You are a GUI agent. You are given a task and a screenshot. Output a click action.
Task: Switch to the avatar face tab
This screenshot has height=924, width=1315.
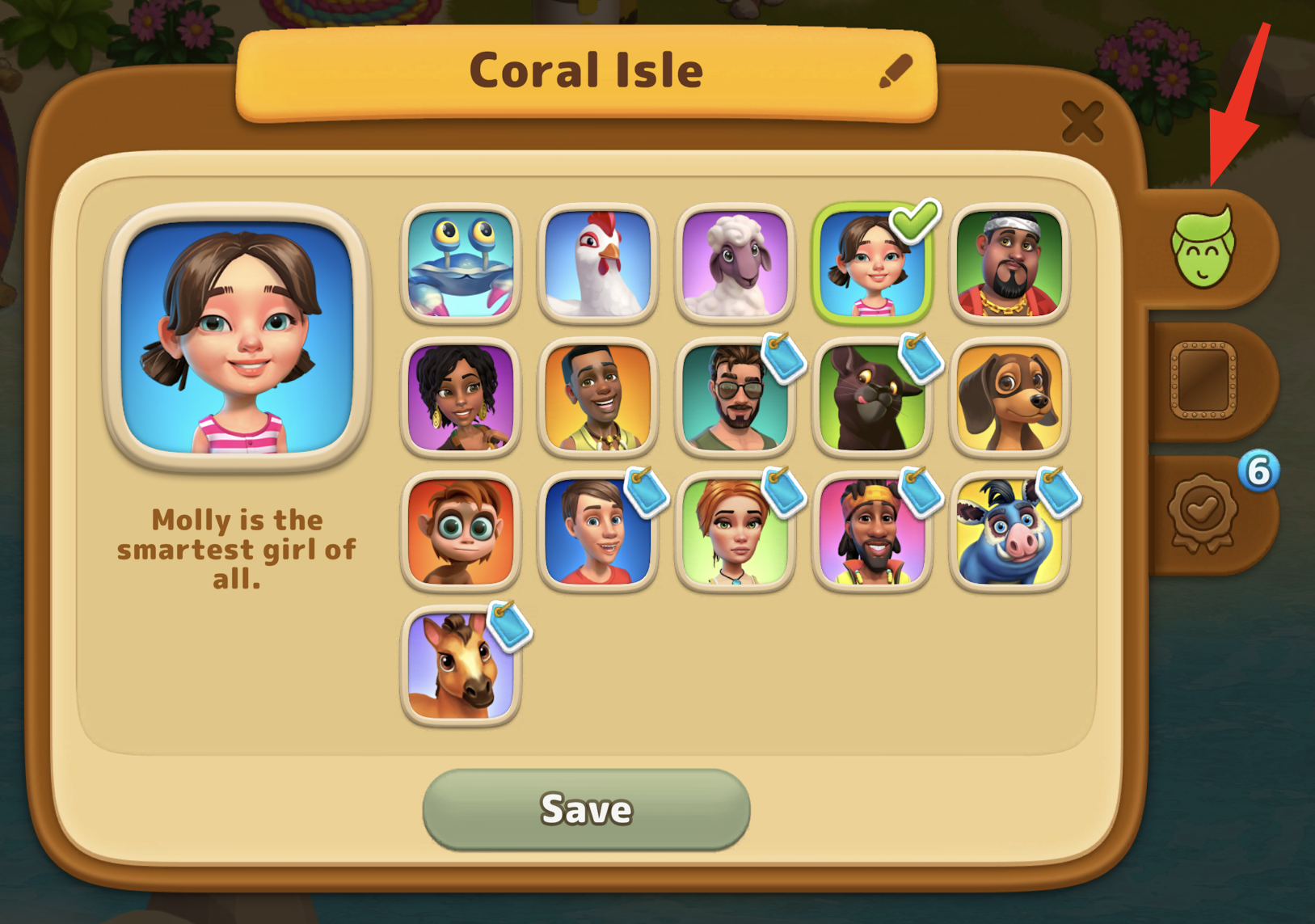click(x=1203, y=247)
